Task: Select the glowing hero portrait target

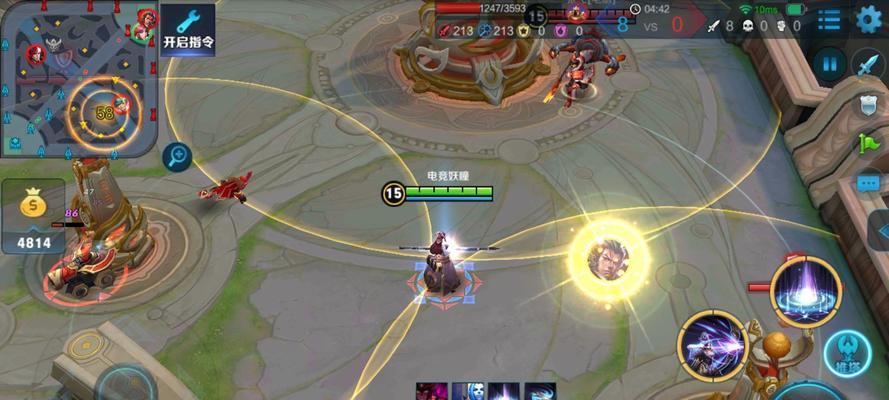Action: point(609,256)
